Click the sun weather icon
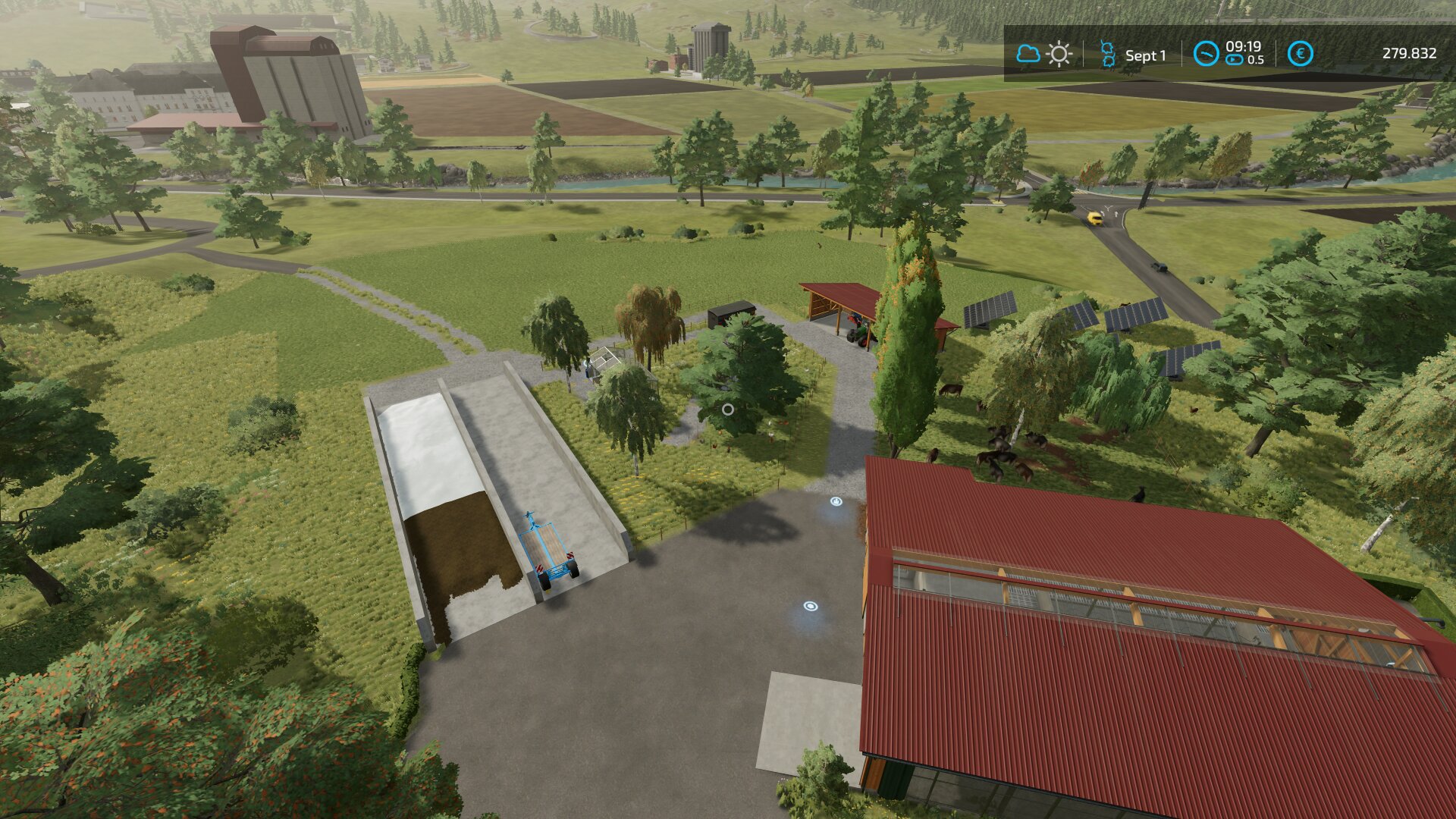 [1059, 55]
